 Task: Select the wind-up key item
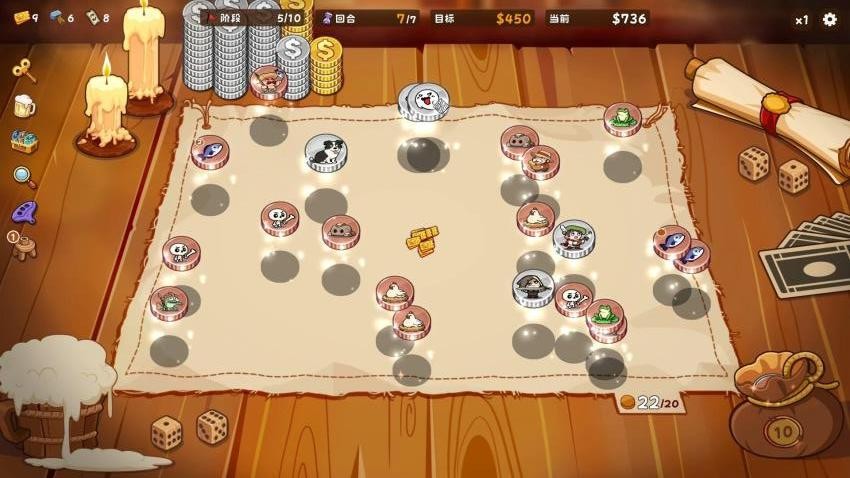click(x=24, y=70)
